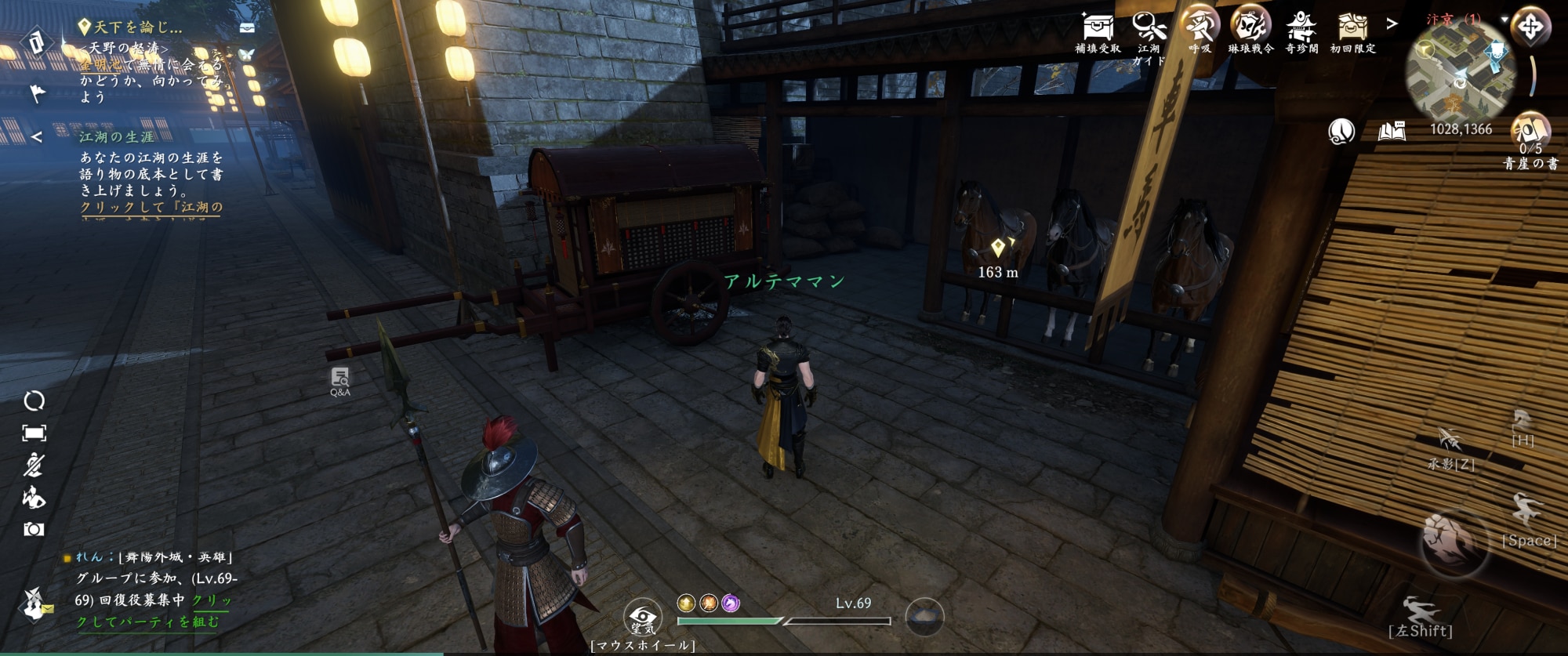The image size is (1568, 656).
Task: Open the social icon with yellow mail badge
Action: (x=34, y=603)
